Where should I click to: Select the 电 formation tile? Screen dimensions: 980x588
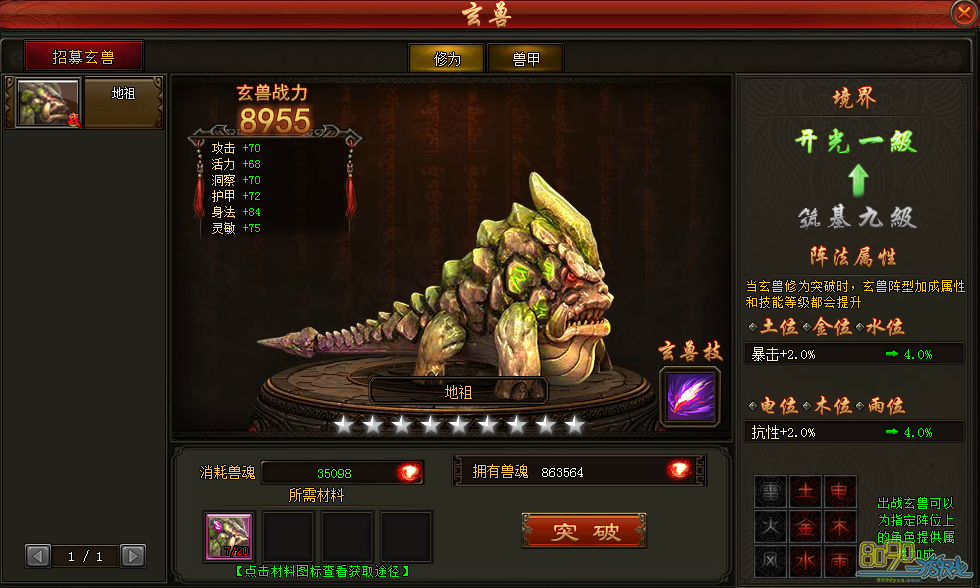click(839, 491)
